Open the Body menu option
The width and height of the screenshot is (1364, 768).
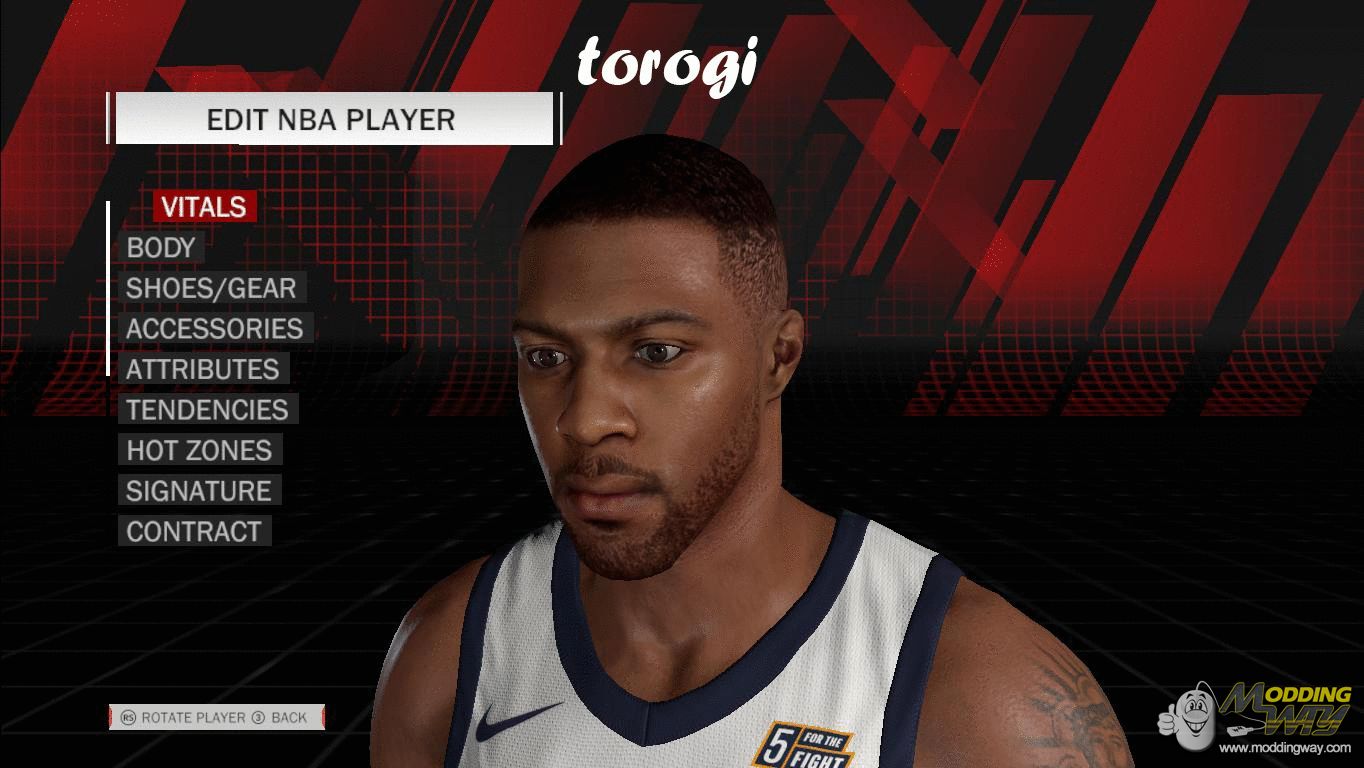point(161,247)
